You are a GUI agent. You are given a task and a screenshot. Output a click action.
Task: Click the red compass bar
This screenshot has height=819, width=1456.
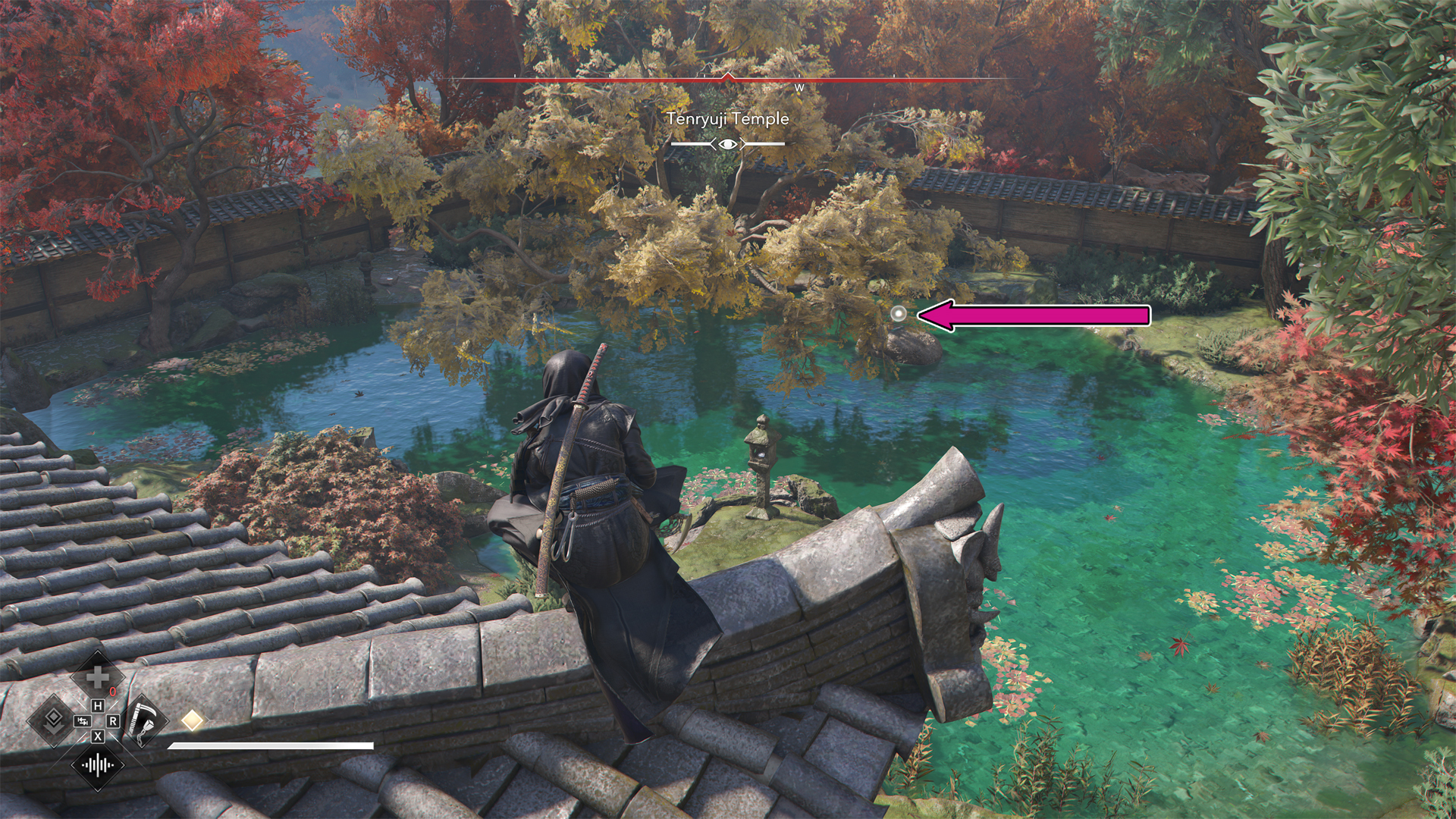tap(728, 78)
